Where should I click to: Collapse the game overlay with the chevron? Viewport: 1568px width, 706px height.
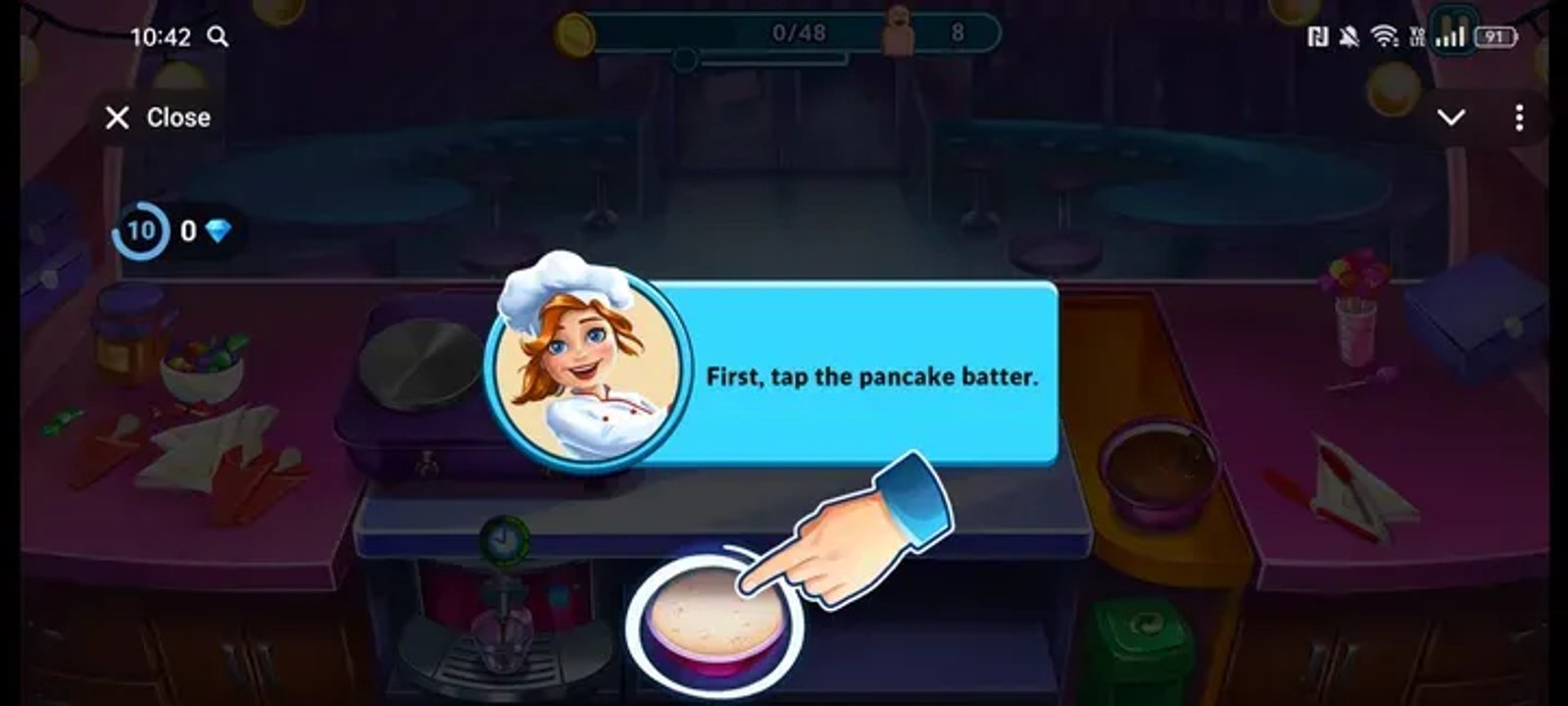point(1453,117)
